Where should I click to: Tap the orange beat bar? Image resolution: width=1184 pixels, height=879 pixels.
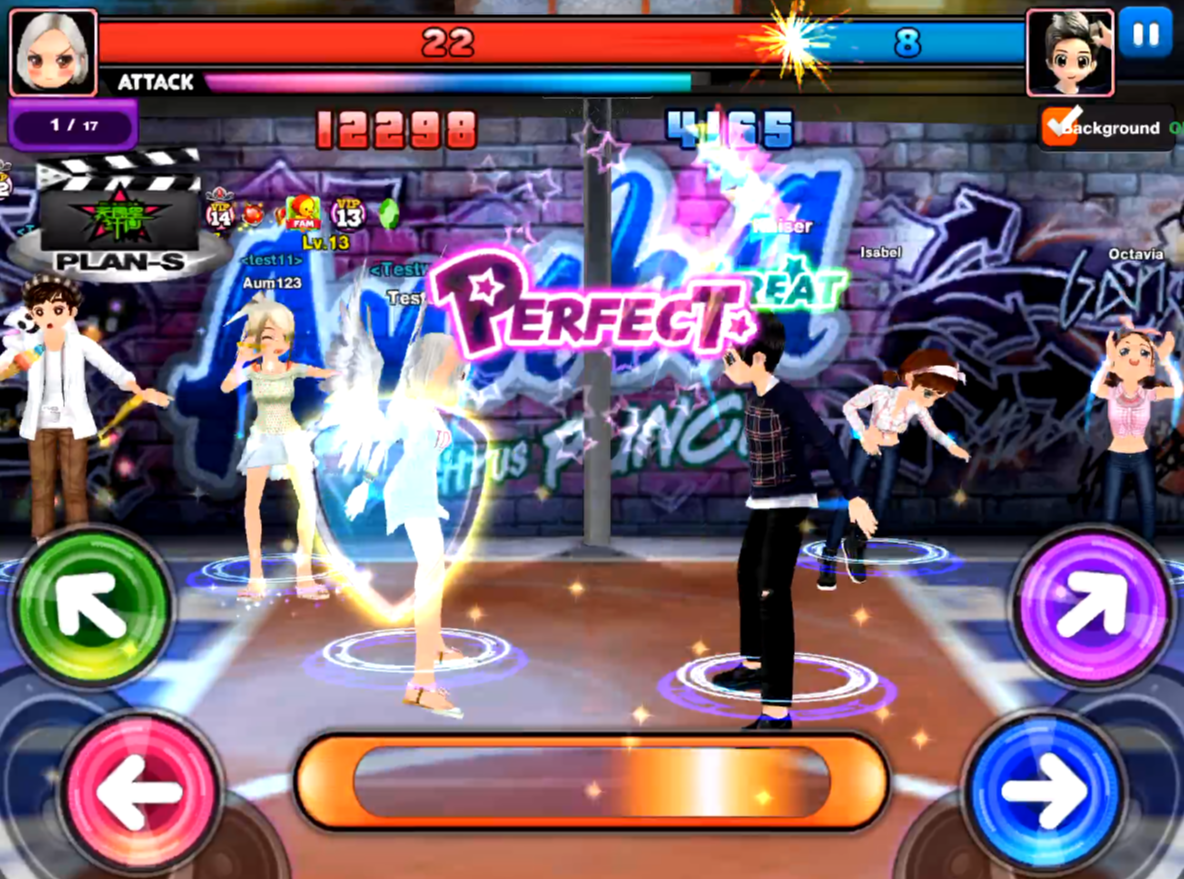(591, 782)
